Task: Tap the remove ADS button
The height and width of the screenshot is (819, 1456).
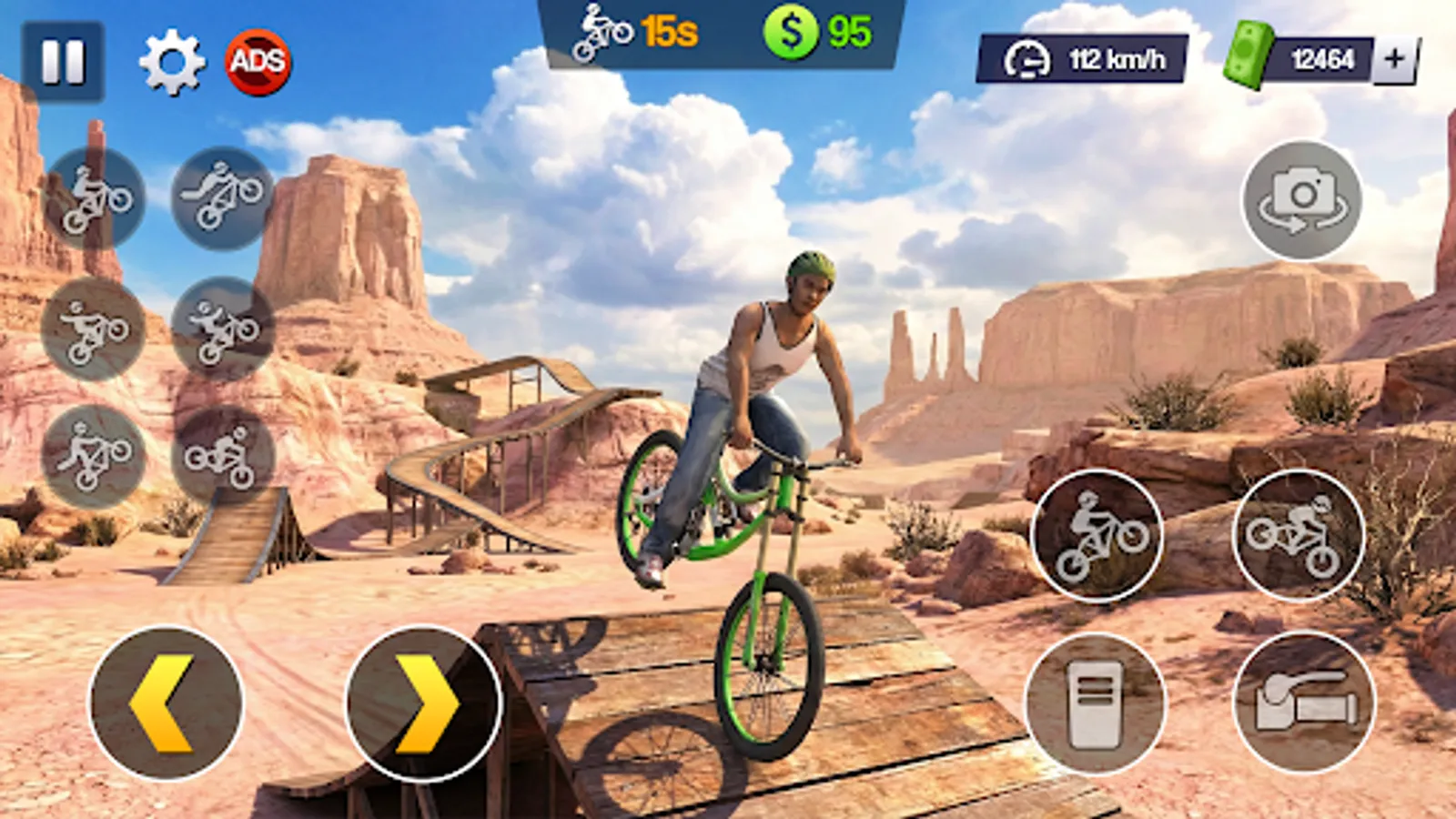Action: (258, 62)
